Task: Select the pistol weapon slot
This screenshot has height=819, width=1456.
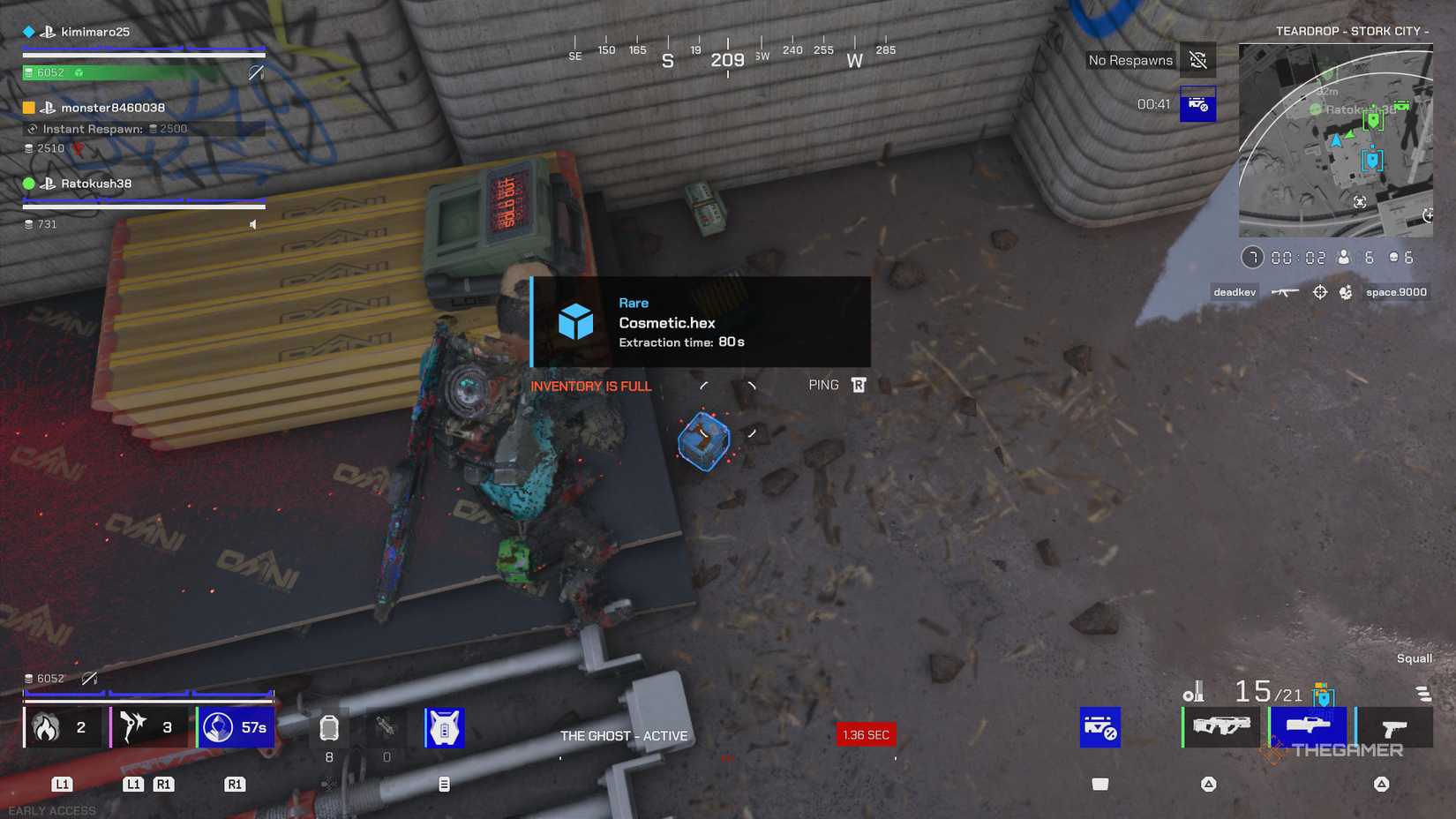Action: click(x=1394, y=725)
